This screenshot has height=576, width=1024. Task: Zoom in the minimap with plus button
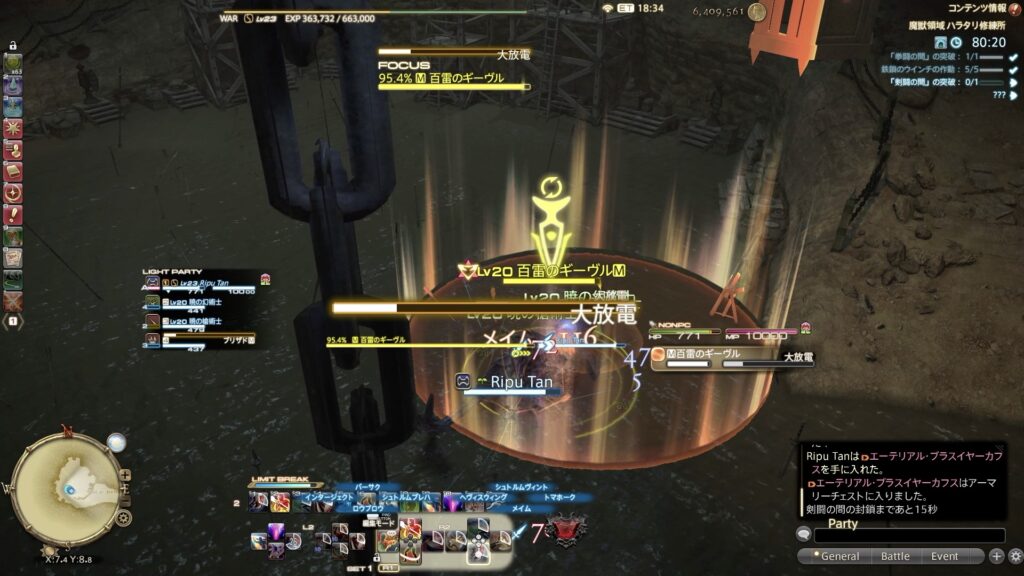click(x=124, y=475)
